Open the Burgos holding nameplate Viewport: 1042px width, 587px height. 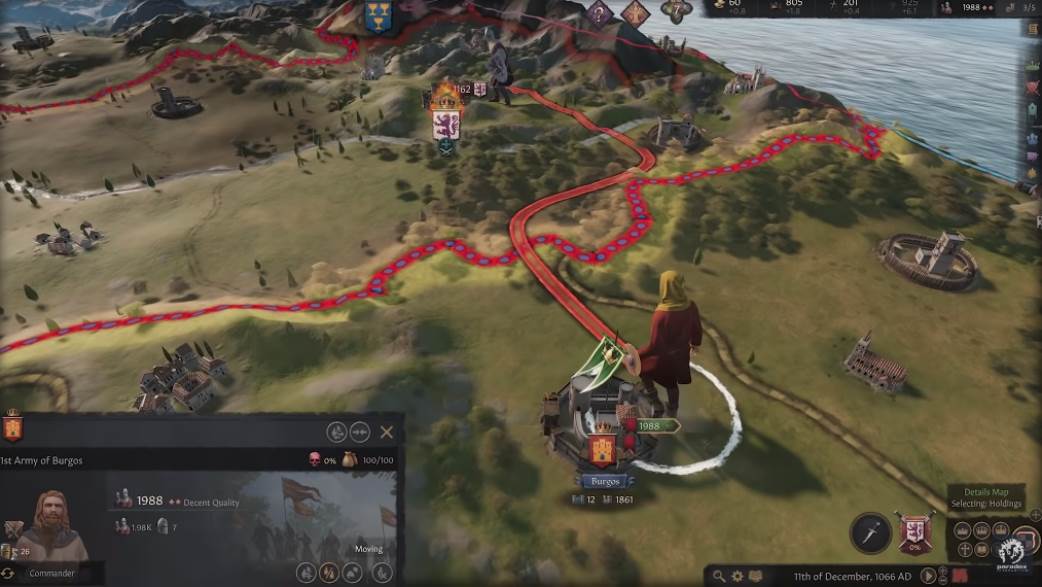tap(604, 481)
